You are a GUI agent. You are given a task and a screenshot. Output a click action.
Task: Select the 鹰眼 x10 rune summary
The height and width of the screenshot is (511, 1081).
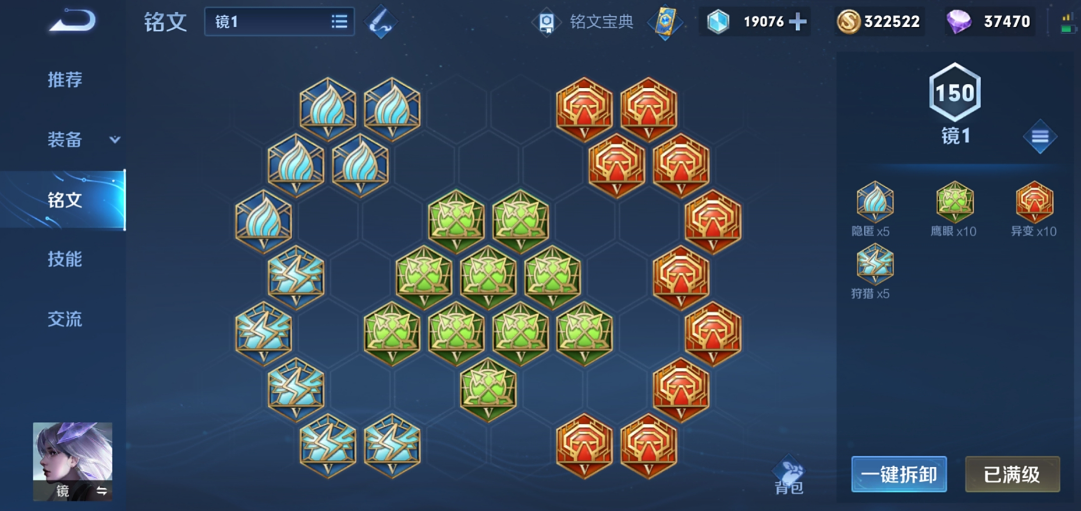[x=954, y=210]
